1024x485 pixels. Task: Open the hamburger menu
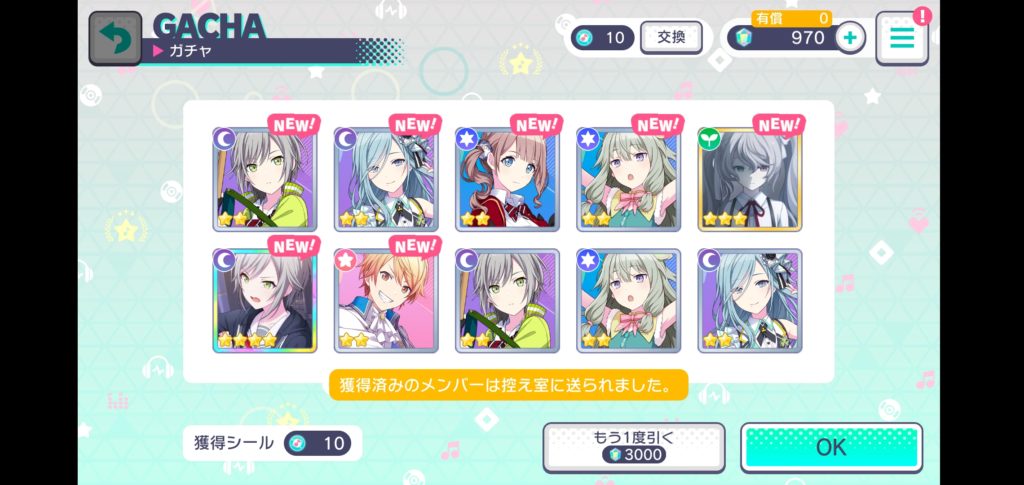(902, 38)
